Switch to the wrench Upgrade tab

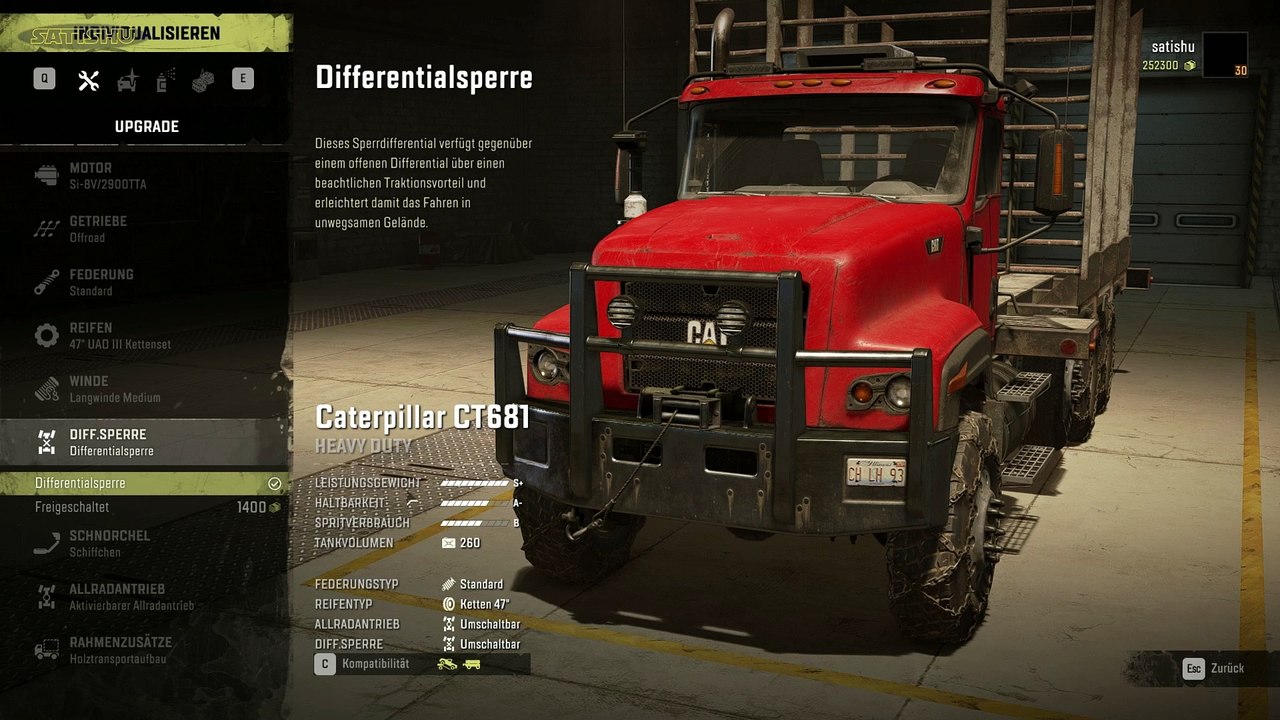coord(89,81)
